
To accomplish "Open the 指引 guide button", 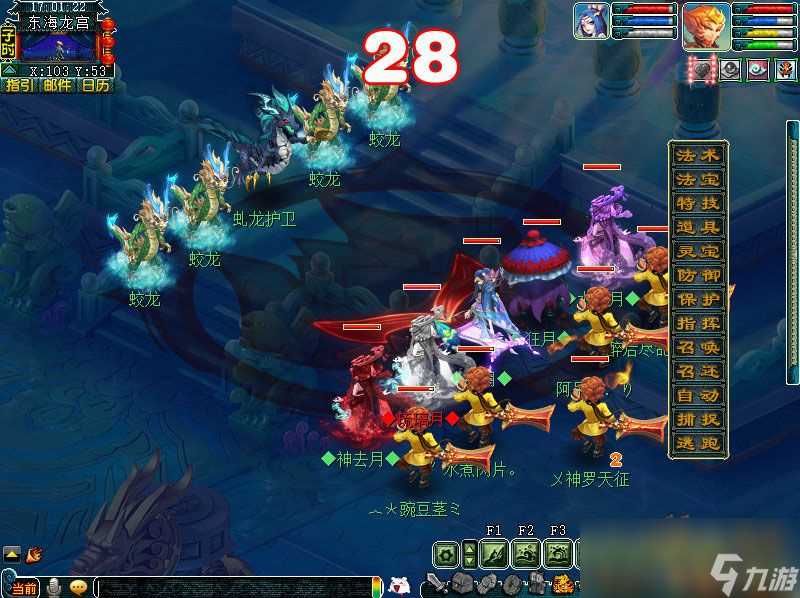I will [19, 86].
